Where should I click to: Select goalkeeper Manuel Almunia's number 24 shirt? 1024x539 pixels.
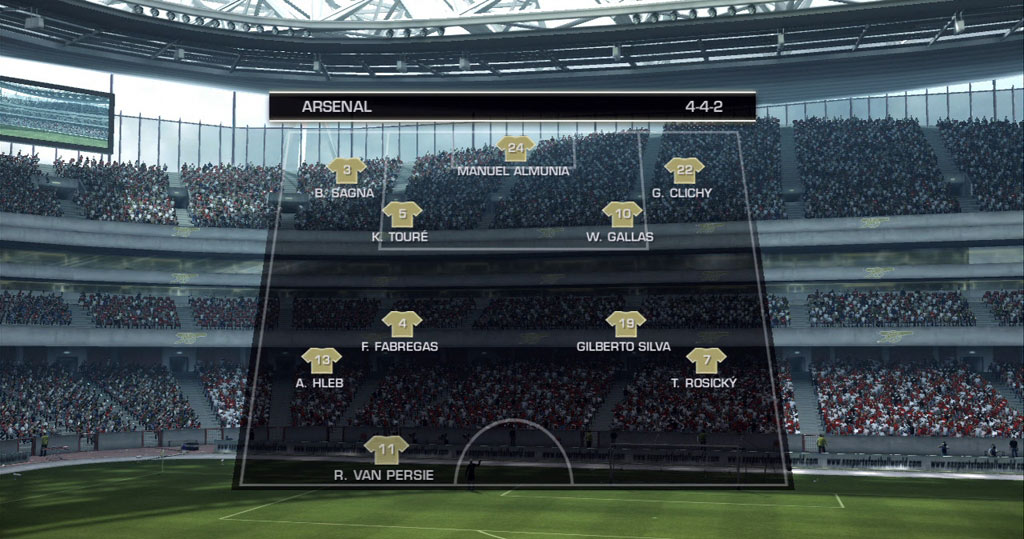515,150
